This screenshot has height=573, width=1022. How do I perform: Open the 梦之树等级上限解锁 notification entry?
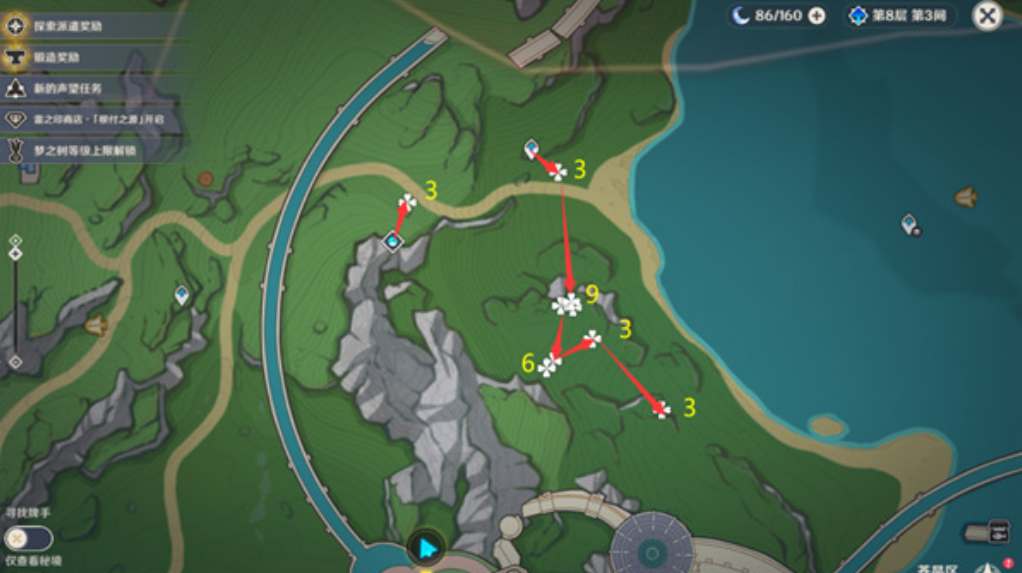(x=84, y=151)
